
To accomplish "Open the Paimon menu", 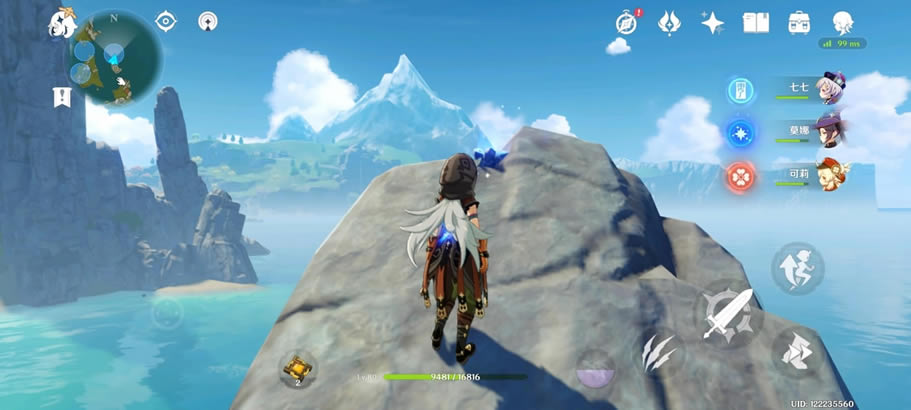I will click(x=62, y=22).
